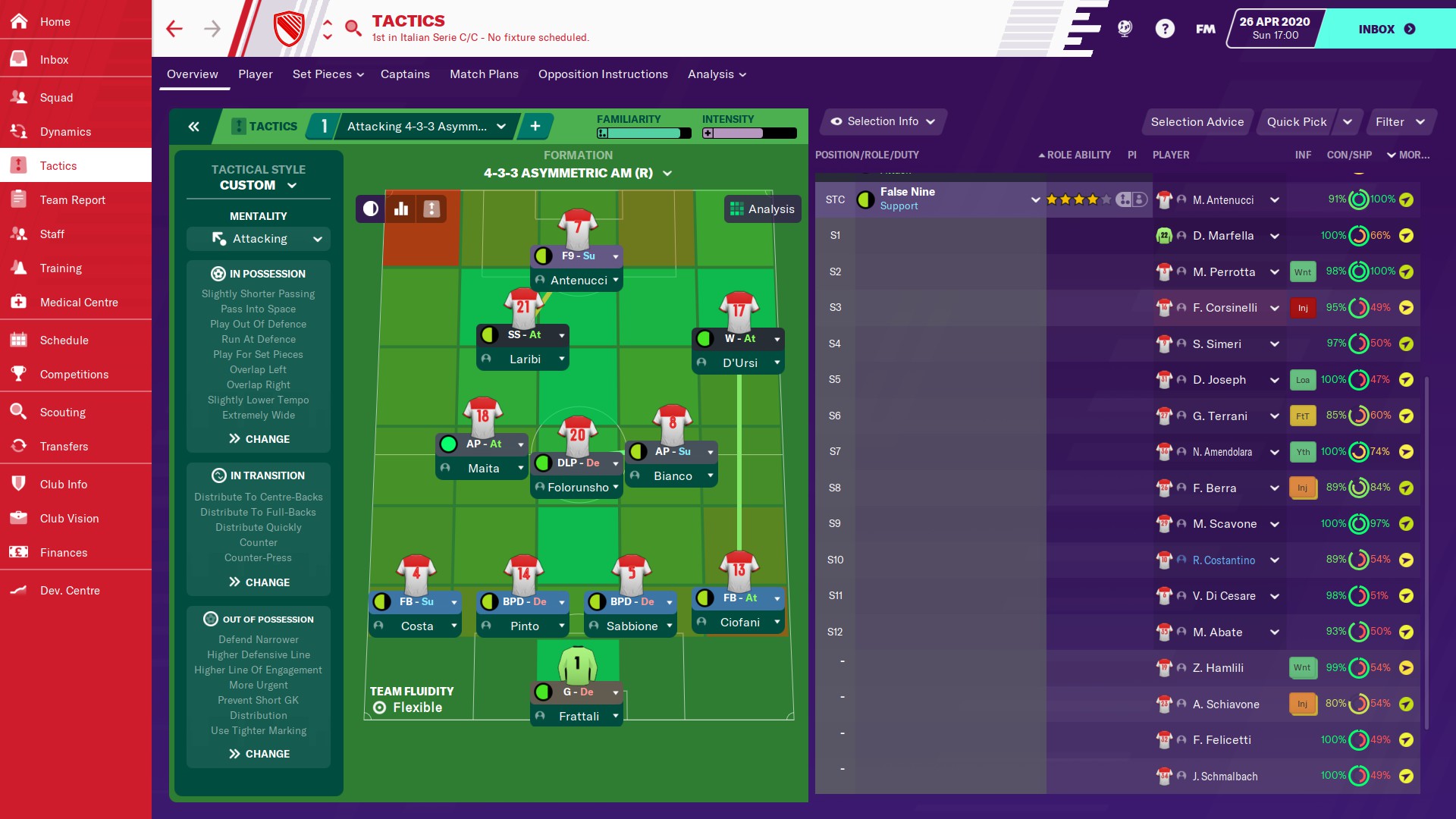
Task: Open the Inbox from the sidebar
Action: coord(54,60)
